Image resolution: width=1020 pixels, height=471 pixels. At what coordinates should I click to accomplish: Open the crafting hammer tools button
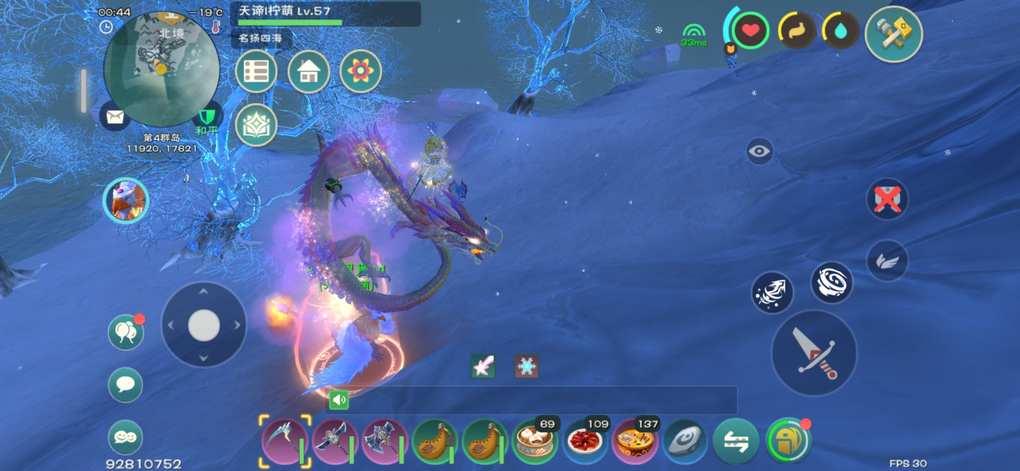893,34
